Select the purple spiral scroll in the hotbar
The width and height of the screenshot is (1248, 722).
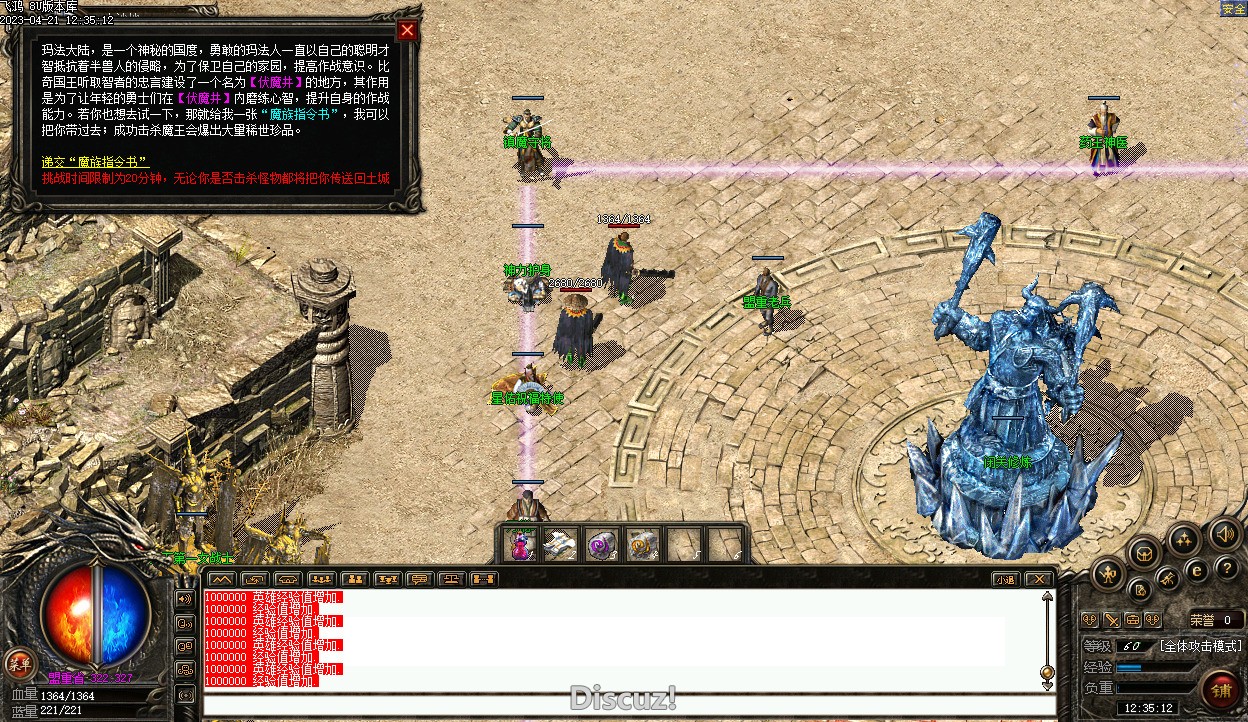(x=601, y=545)
